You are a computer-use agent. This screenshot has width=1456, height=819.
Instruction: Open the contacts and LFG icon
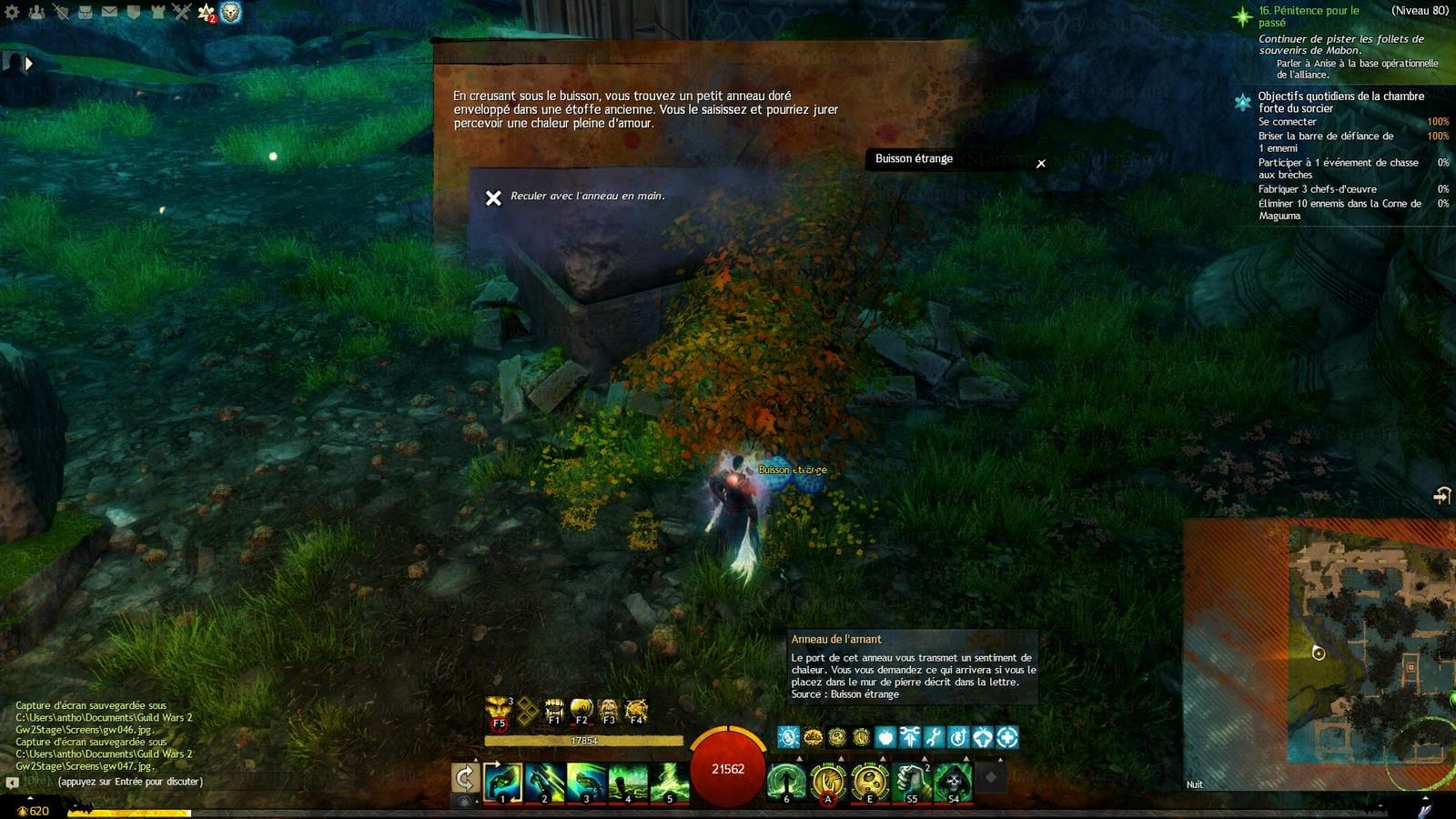pyautogui.click(x=37, y=12)
